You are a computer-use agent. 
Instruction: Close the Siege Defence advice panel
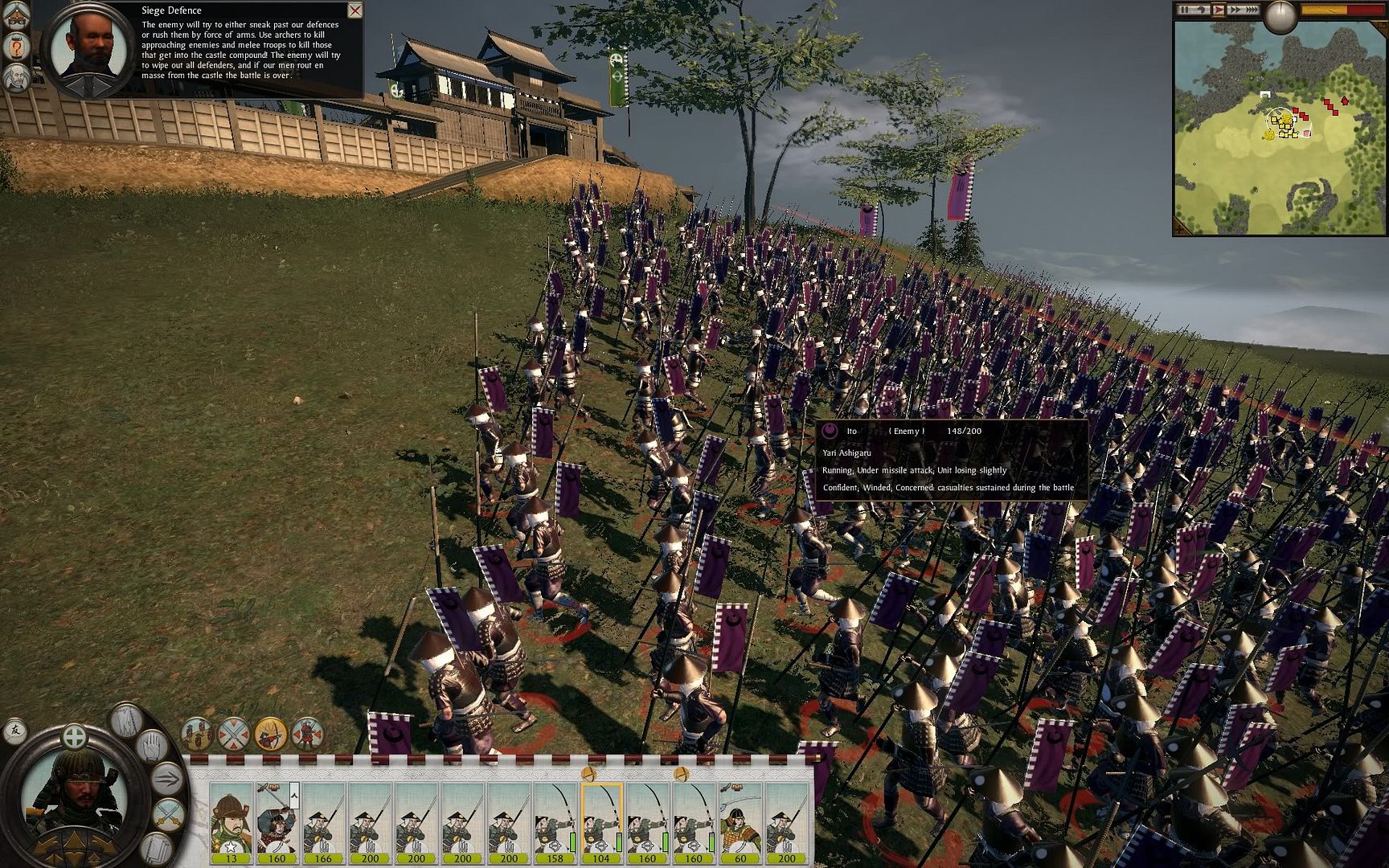point(354,10)
